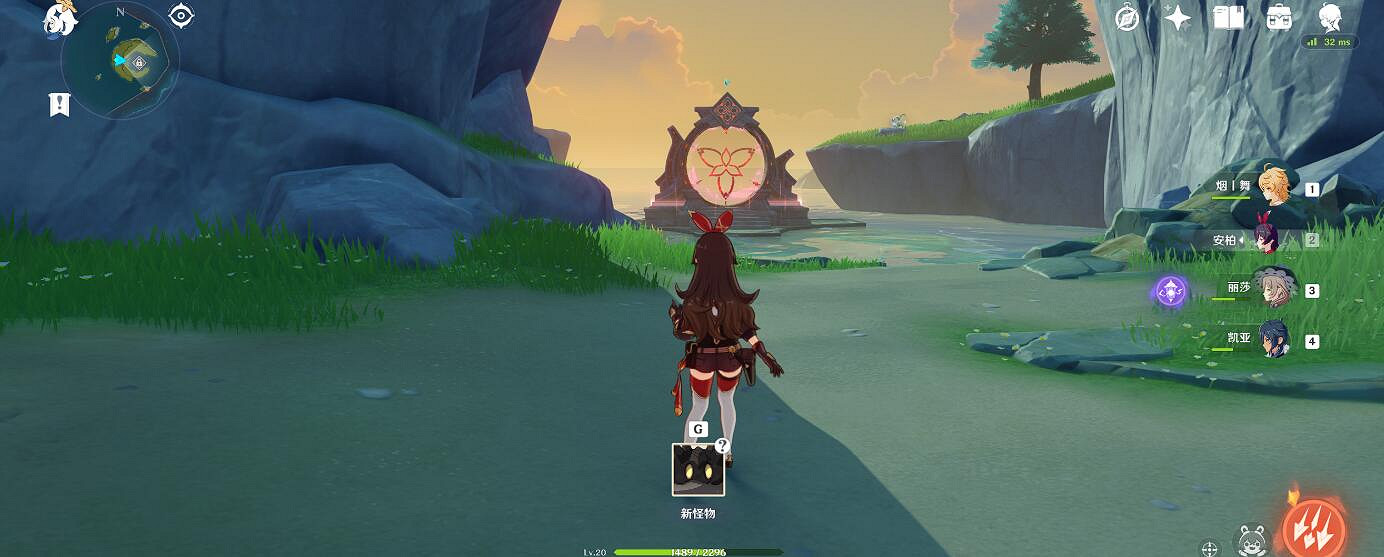Switch to party member 烟丨舞
This screenshot has height=557, width=1384.
point(1274,187)
